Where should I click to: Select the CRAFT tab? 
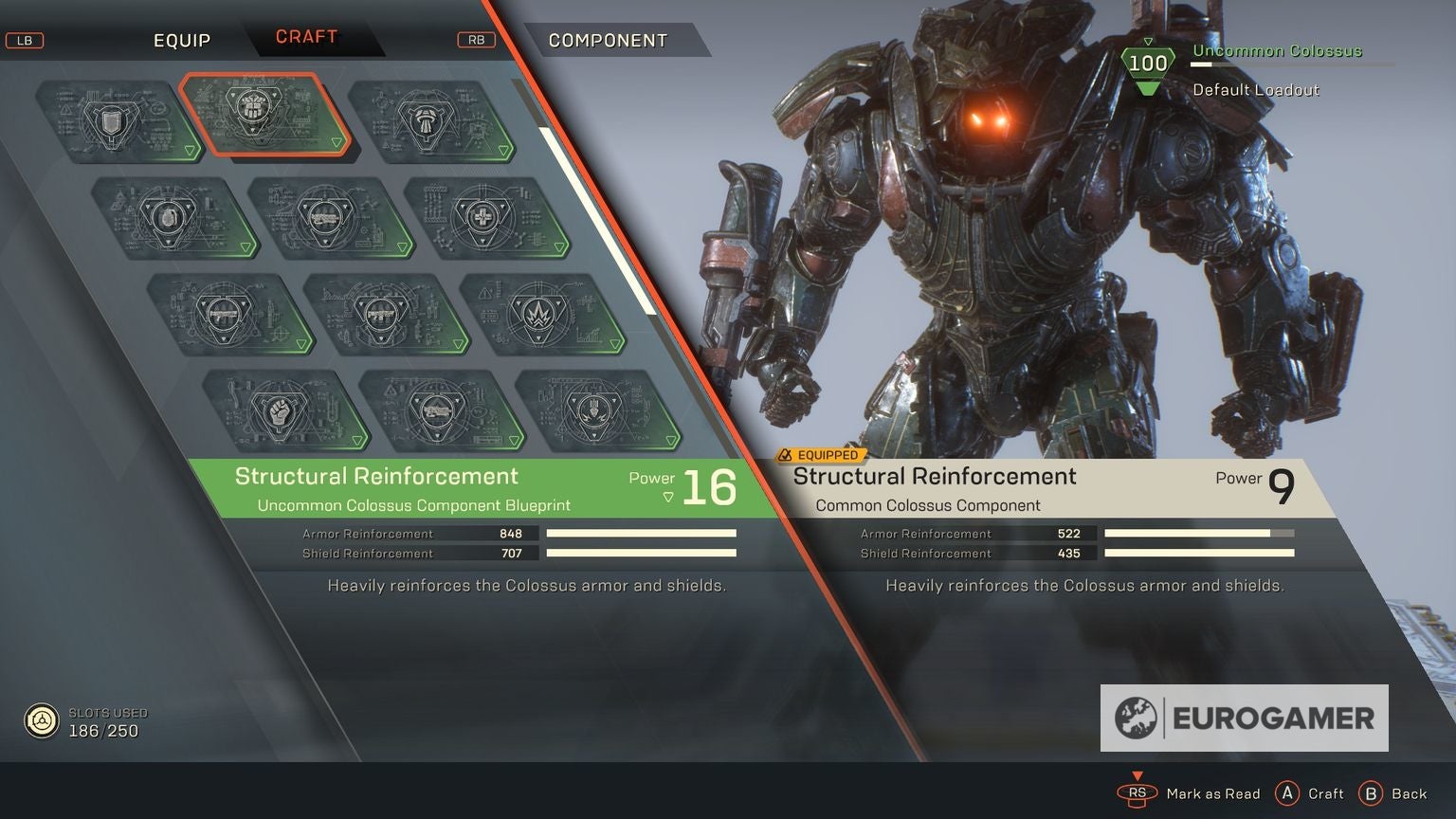coord(307,37)
